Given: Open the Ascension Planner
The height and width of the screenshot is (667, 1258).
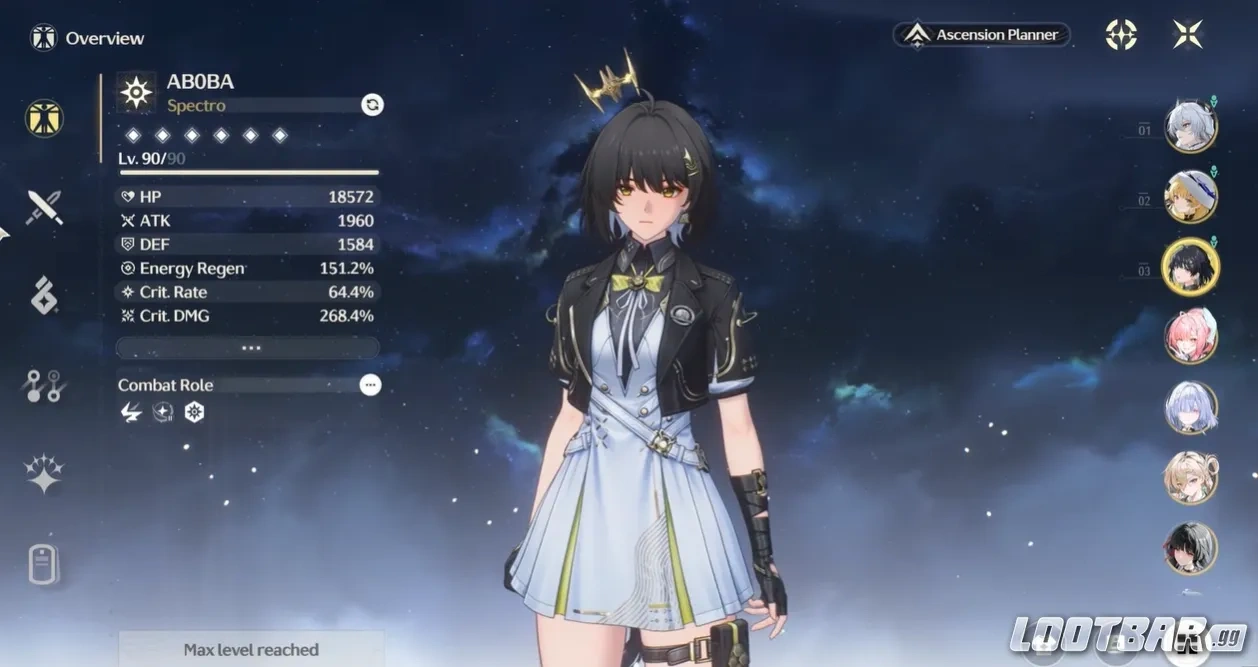Looking at the screenshot, I should coord(981,35).
